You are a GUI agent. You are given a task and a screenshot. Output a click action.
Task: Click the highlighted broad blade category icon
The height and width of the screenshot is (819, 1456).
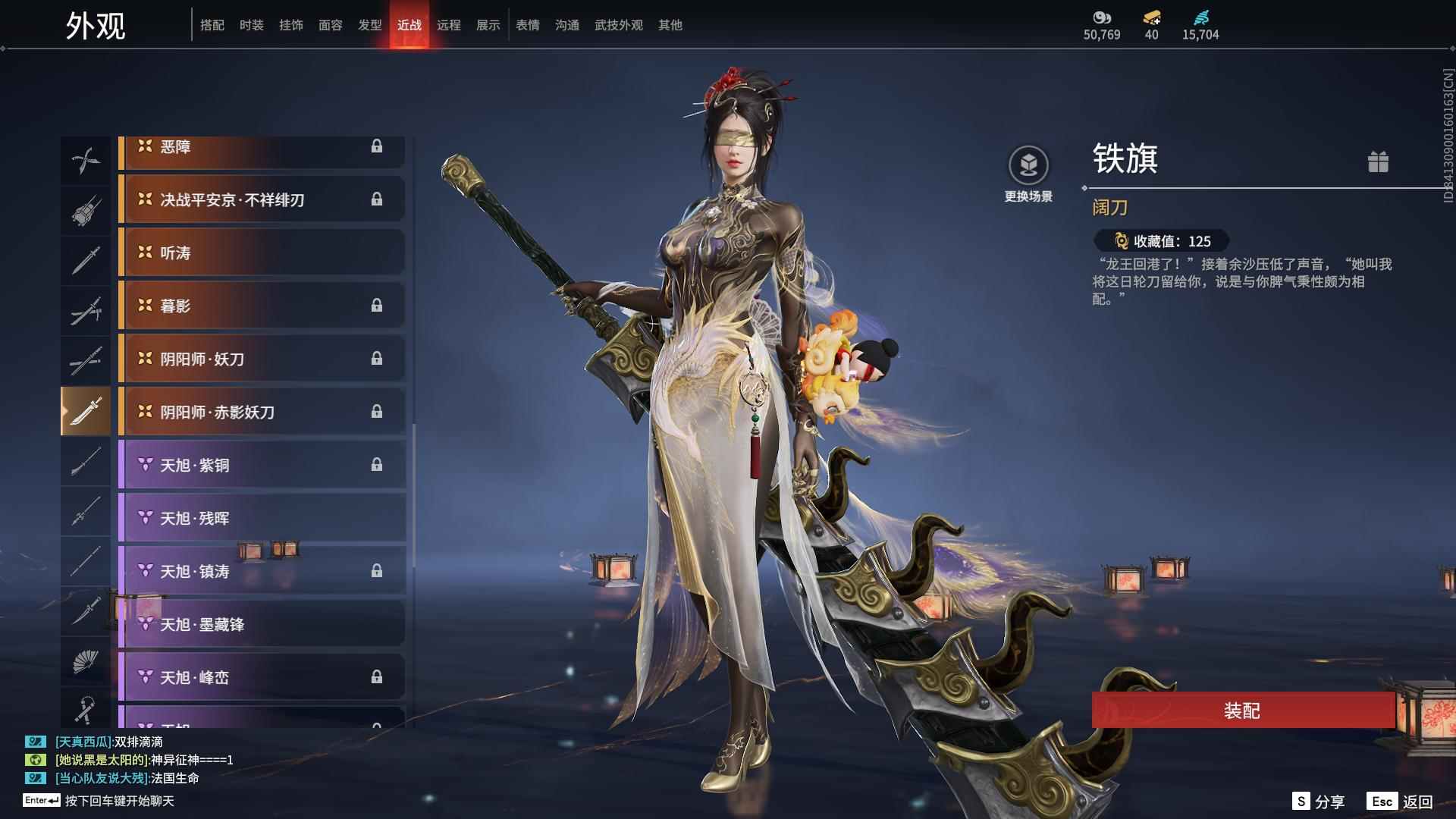(86, 410)
